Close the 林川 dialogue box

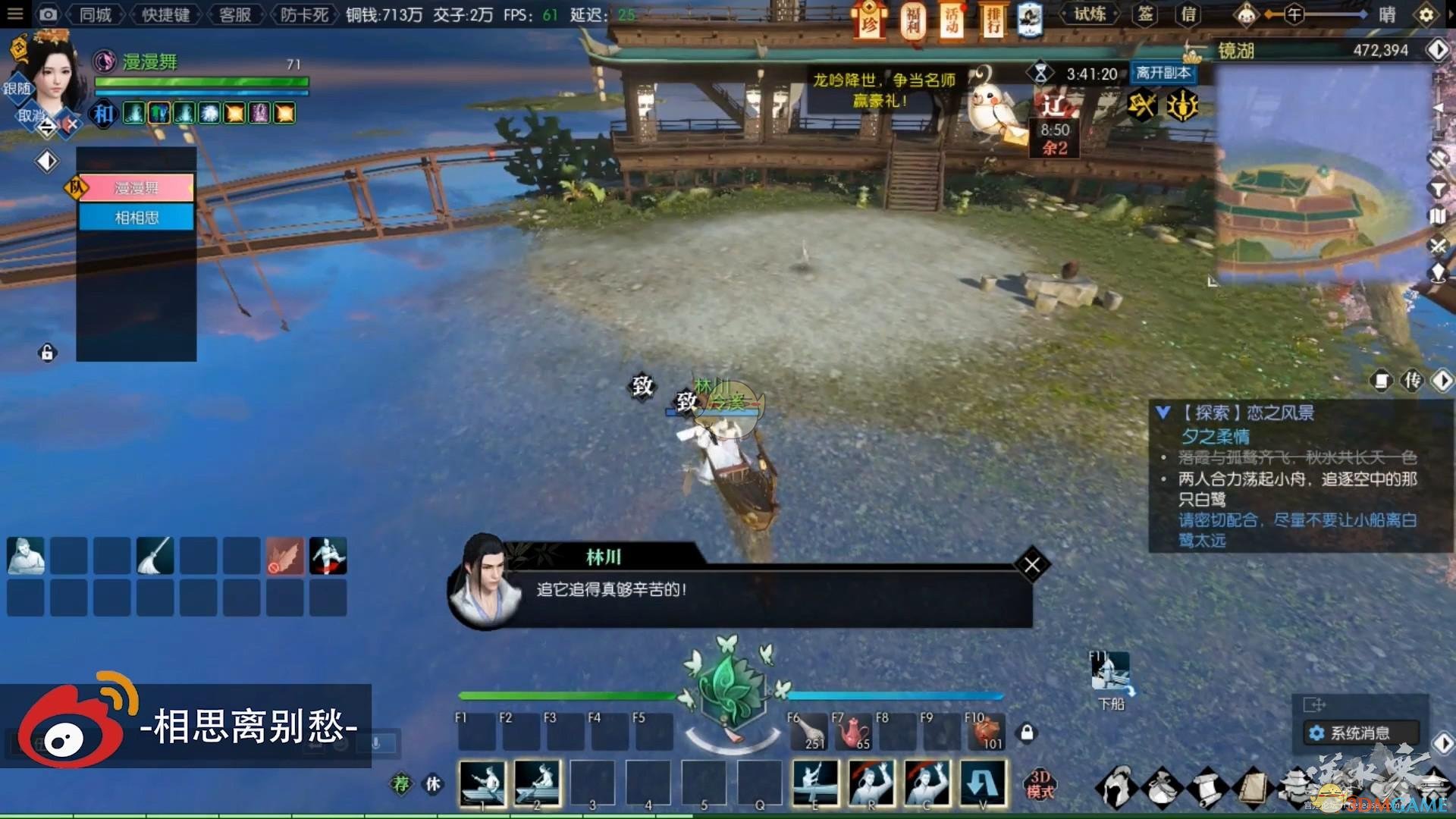pos(1032,565)
